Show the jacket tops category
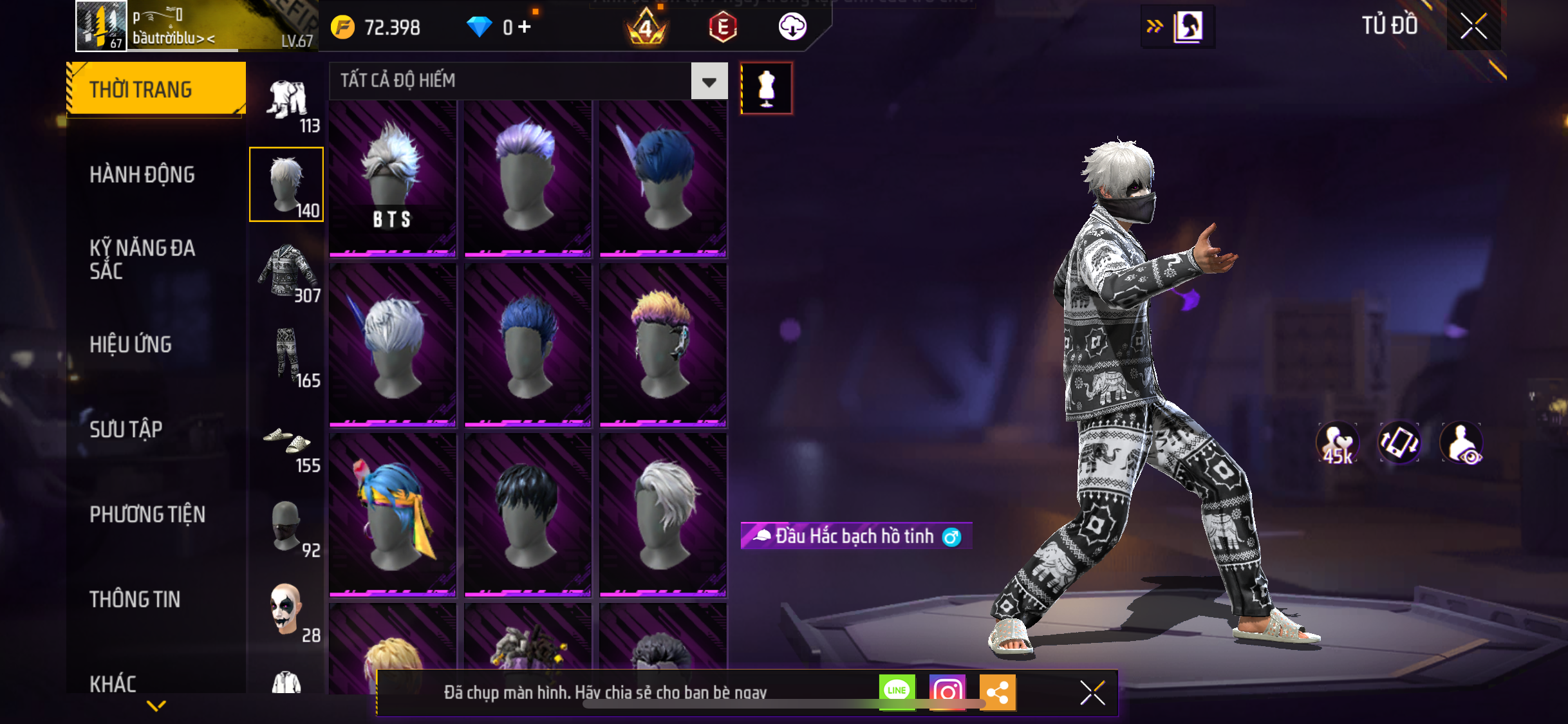The width and height of the screenshot is (1568, 724). point(287,273)
